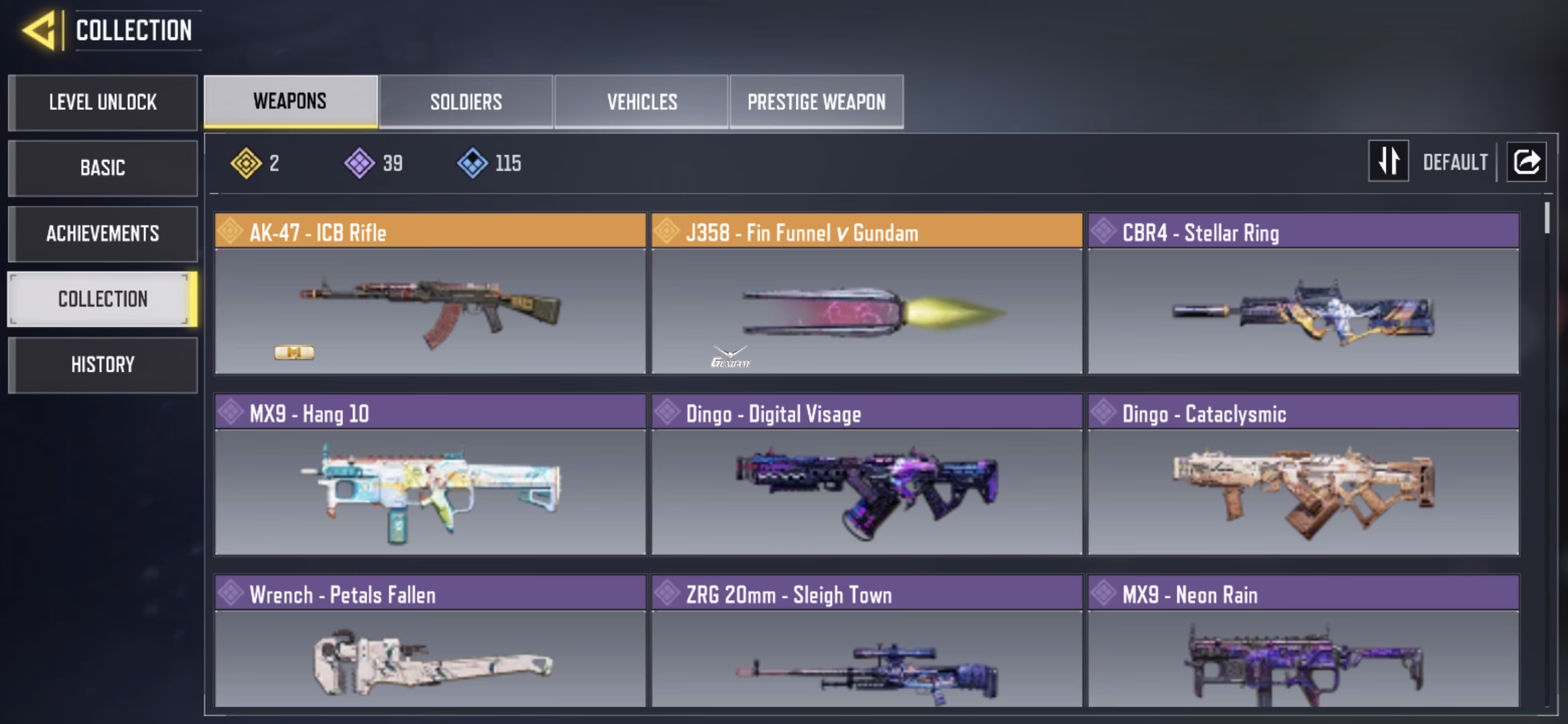Open the Level Unlock section
This screenshot has height=724, width=1568.
click(103, 102)
